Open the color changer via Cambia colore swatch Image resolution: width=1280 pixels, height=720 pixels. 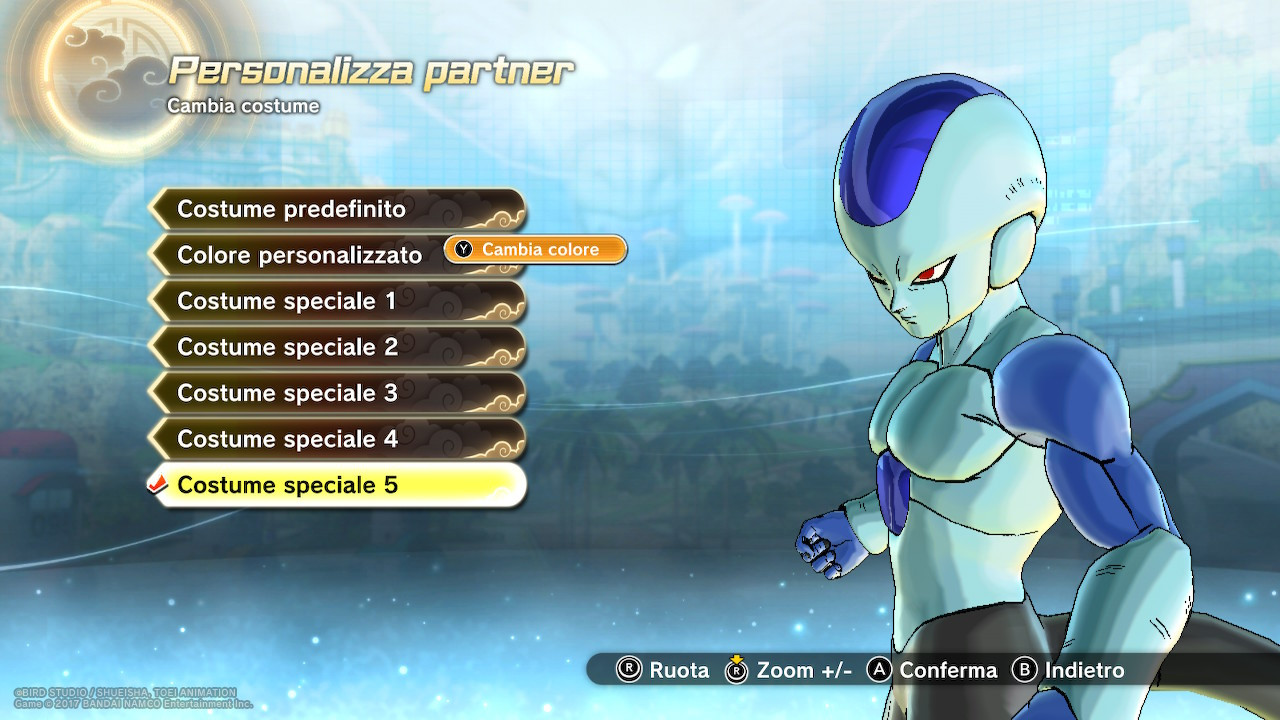(x=534, y=250)
